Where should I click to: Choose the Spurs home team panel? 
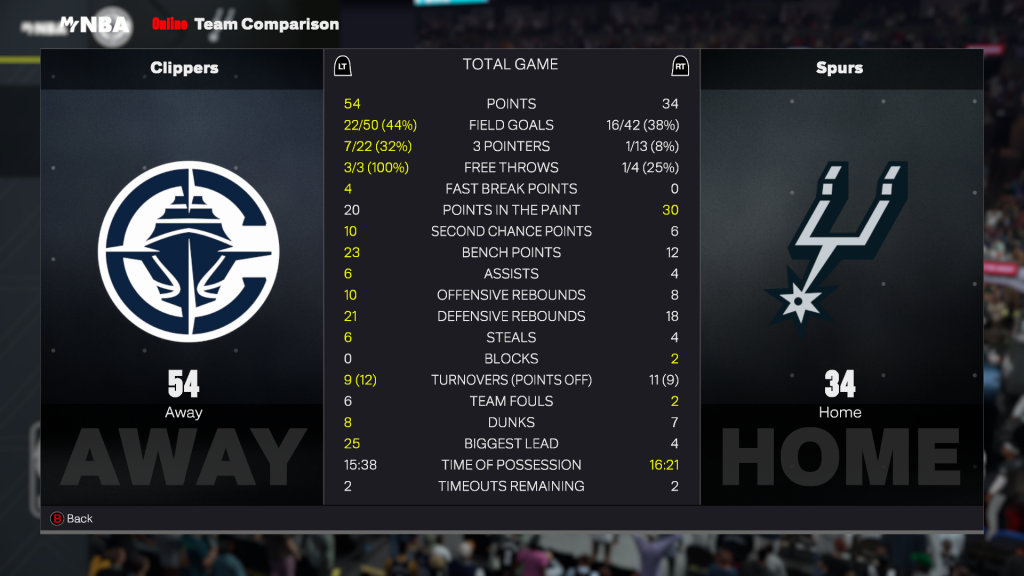[840, 276]
